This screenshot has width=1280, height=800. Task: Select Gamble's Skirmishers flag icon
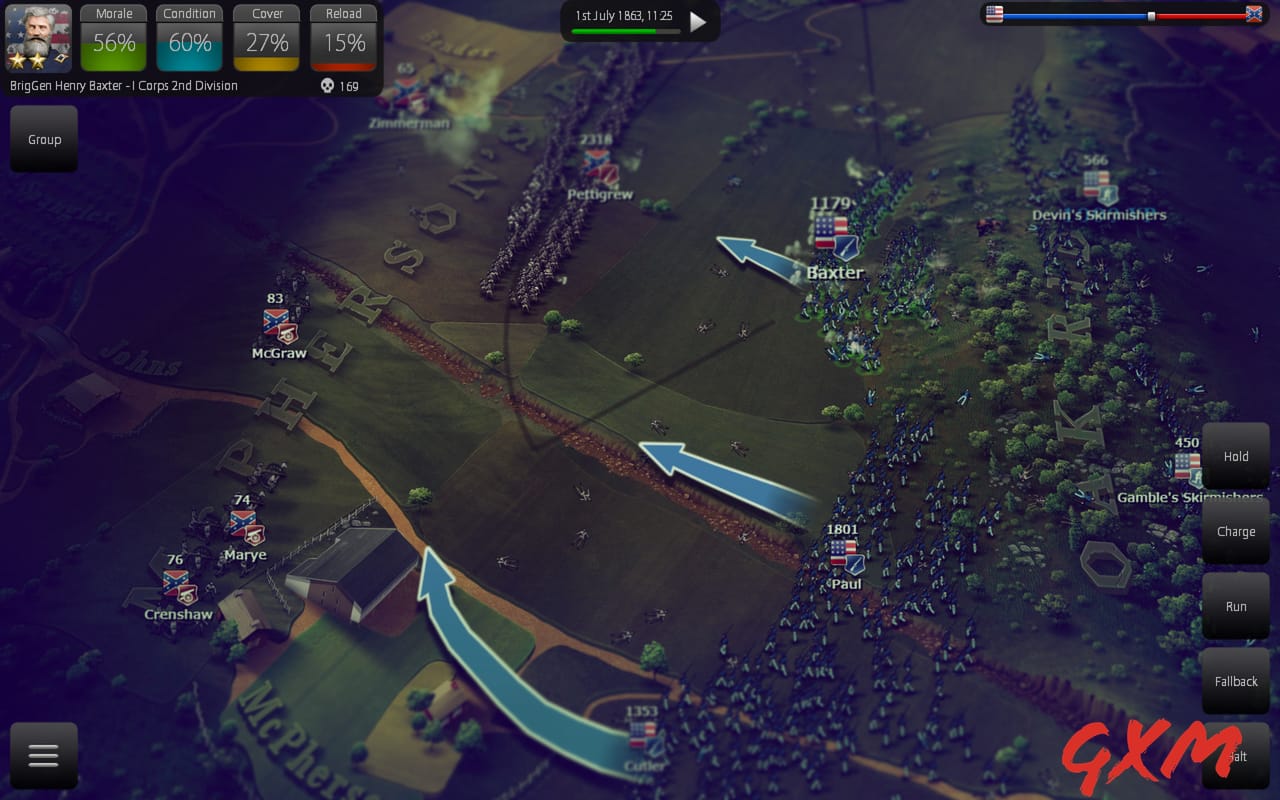1186,466
